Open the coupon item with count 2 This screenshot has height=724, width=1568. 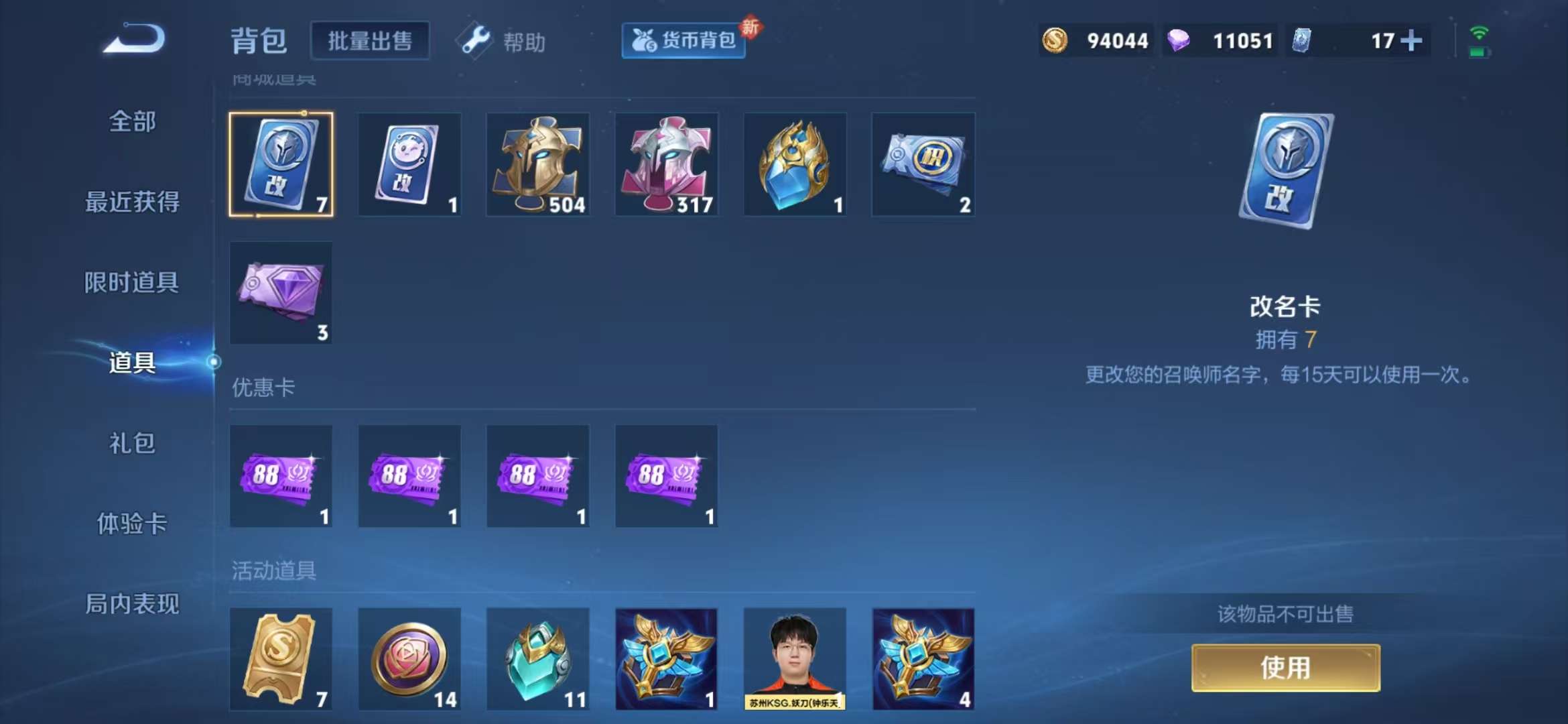(x=923, y=164)
